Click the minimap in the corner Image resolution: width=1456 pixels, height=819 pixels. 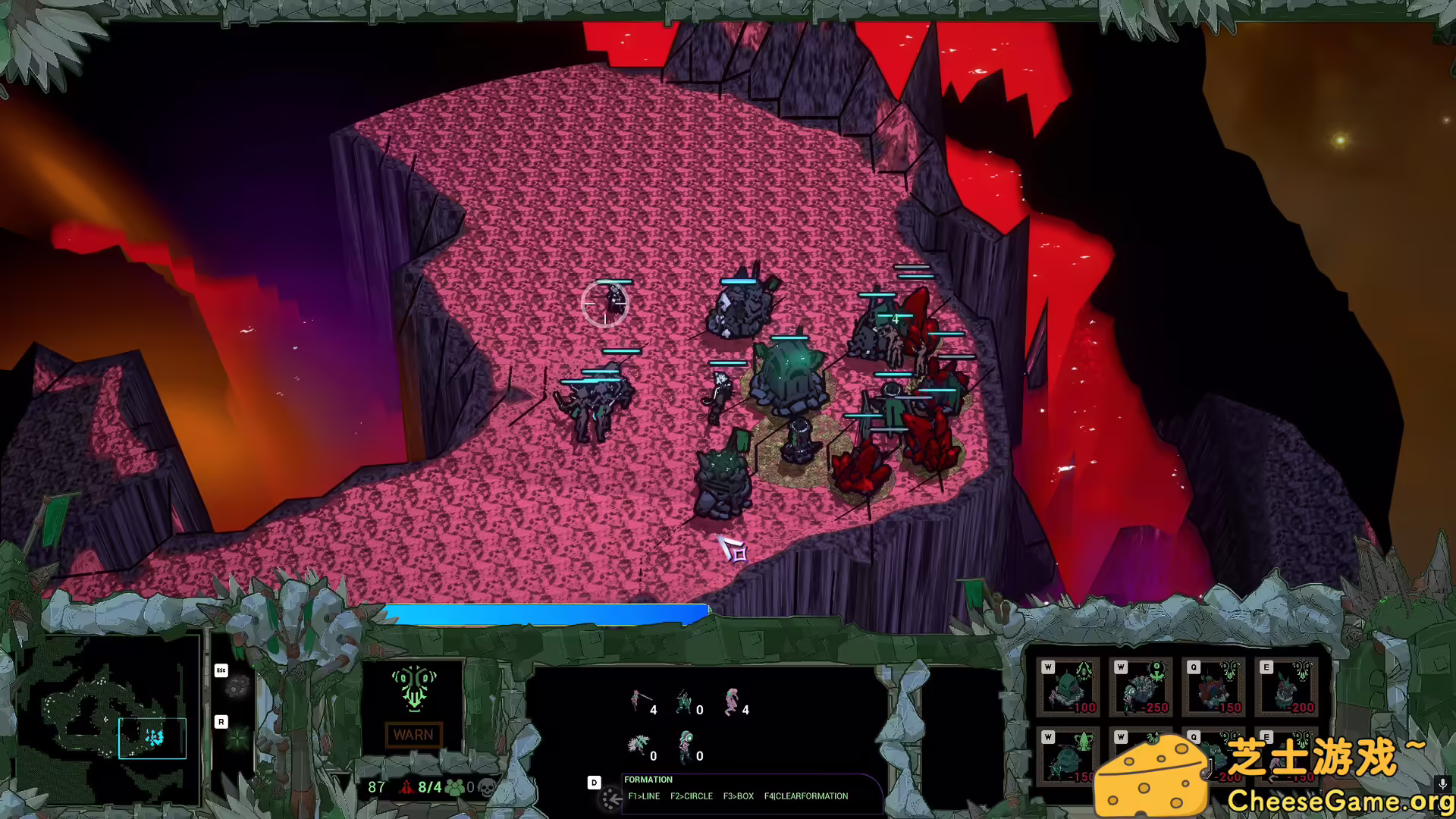tap(106, 717)
